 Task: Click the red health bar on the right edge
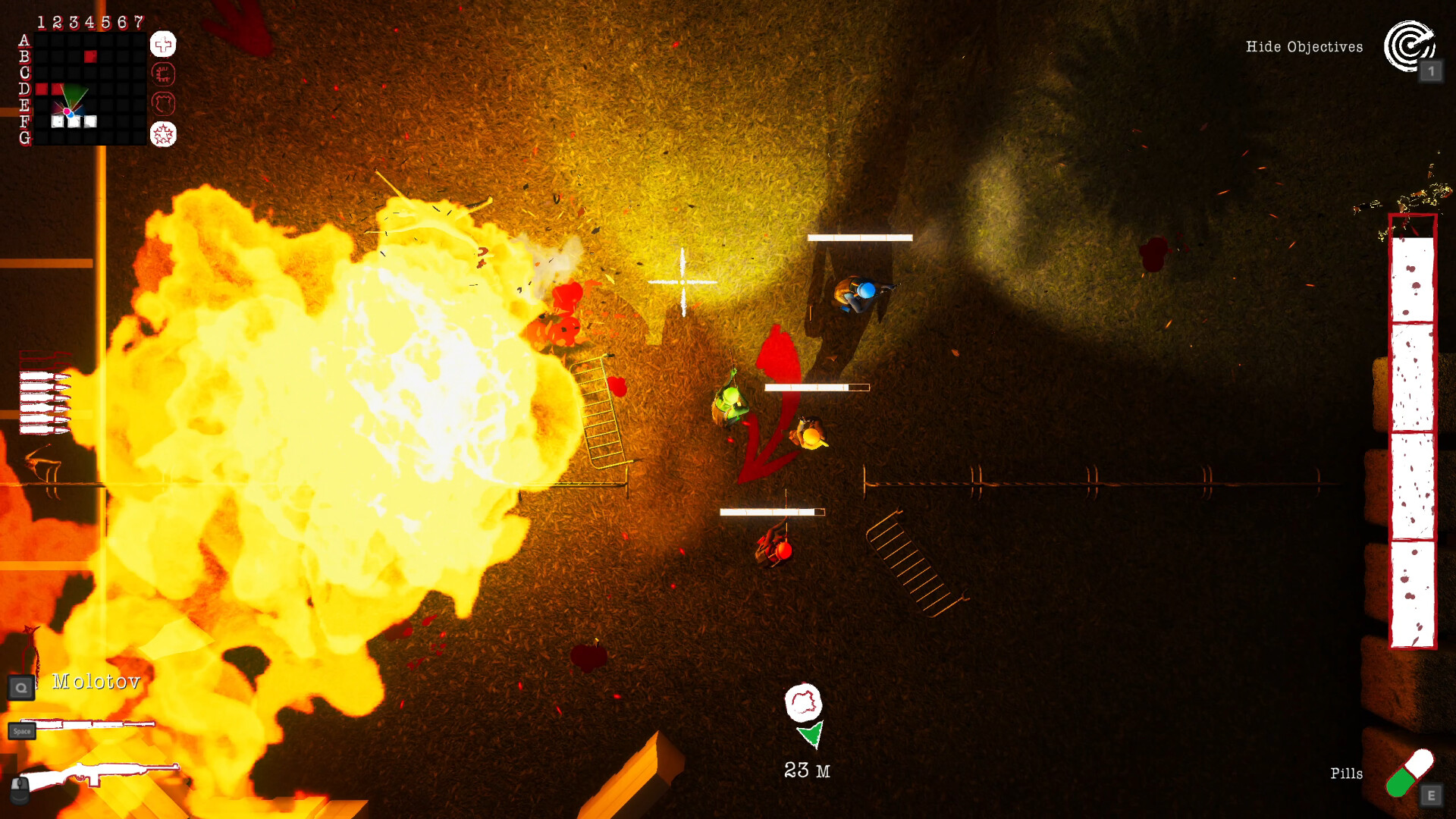pos(1413,432)
